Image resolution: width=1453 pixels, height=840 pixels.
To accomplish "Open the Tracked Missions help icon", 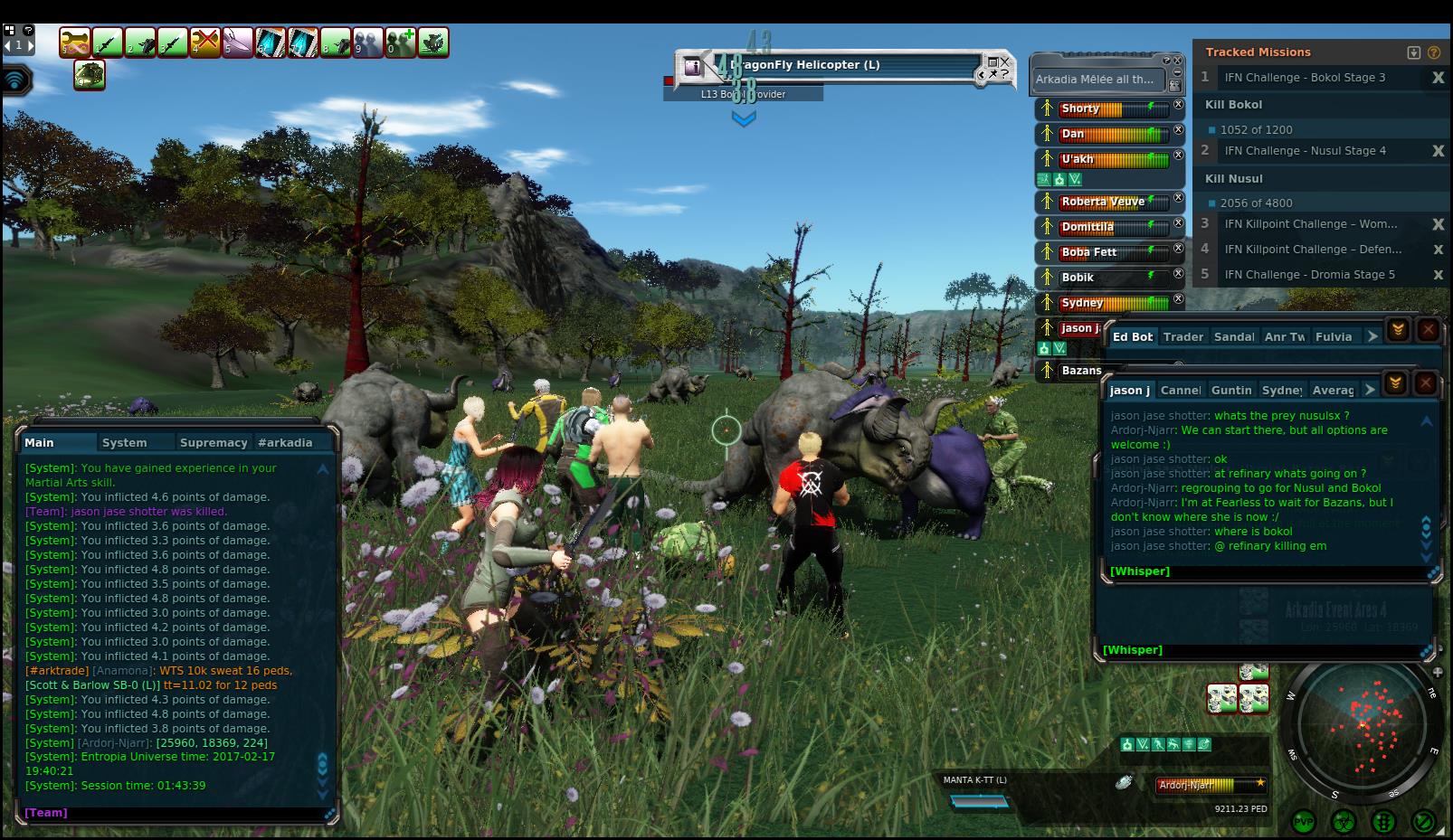I will [x=1434, y=52].
